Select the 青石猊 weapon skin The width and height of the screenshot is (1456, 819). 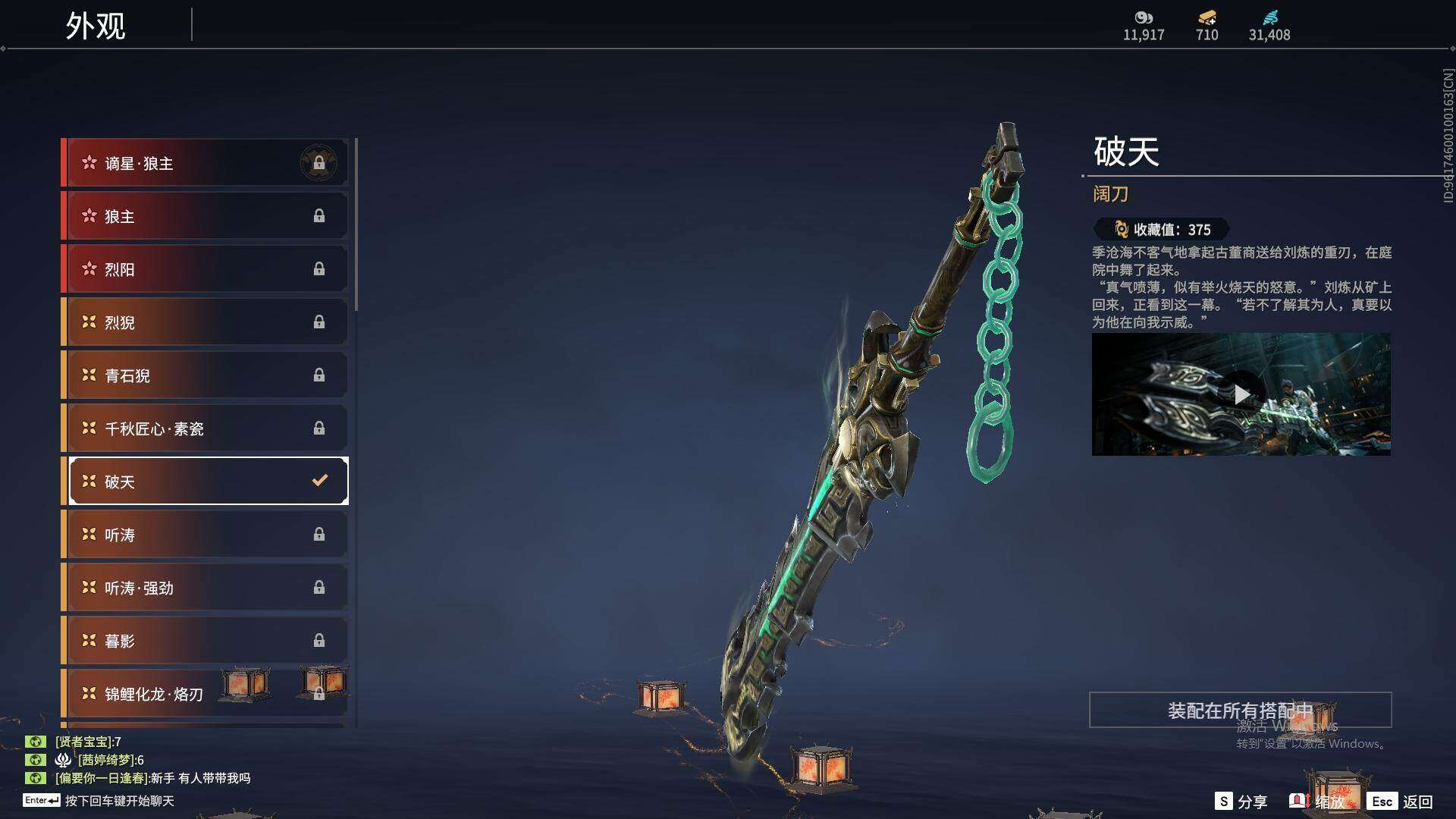tap(206, 375)
